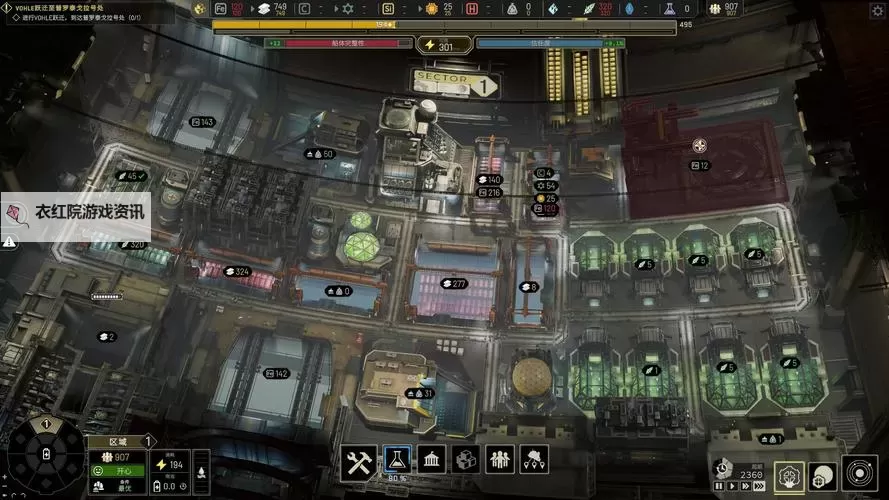The image size is (889, 500).
Task: Open the solar system orbit map
Action: [x=858, y=473]
